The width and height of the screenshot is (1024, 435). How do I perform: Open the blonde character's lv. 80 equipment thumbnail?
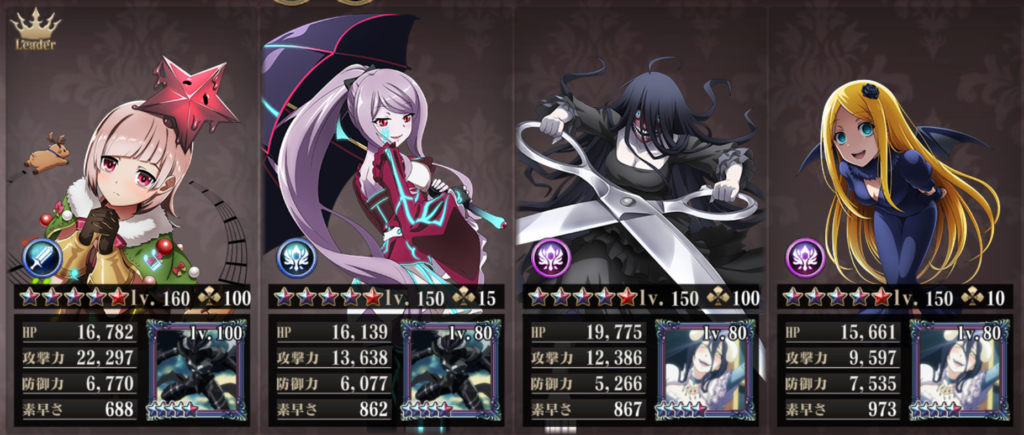pyautogui.click(x=958, y=368)
